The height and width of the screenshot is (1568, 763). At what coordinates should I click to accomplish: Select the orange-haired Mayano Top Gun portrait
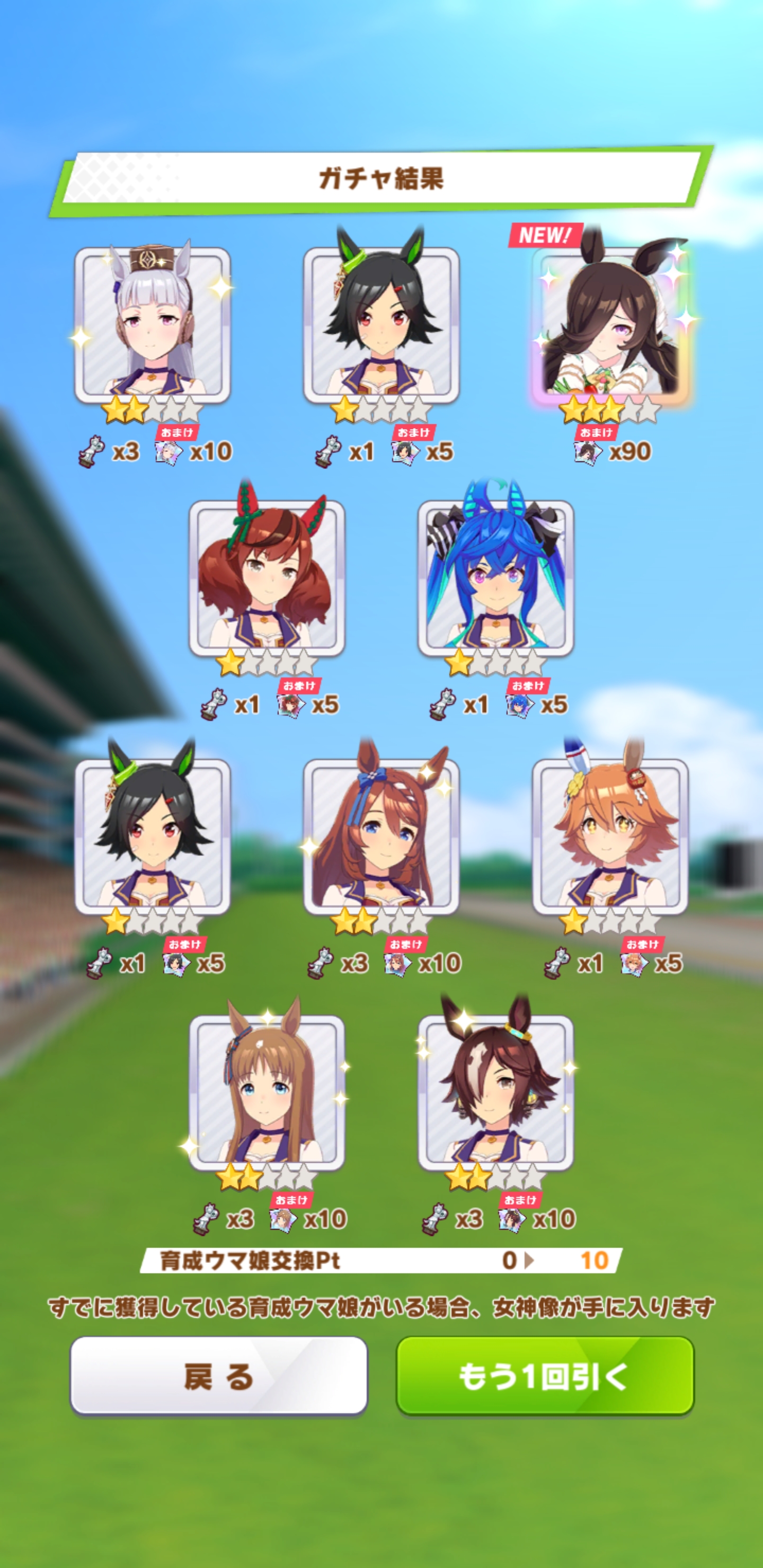tap(610, 837)
